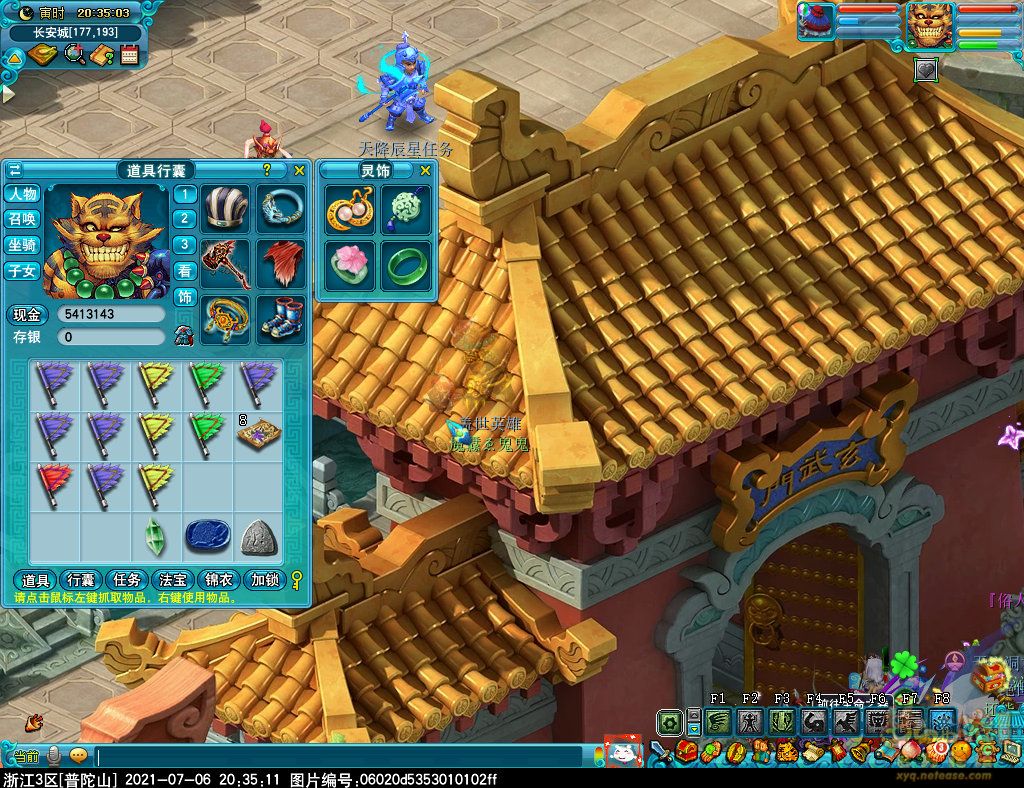Close the 道具行囊 inventory window

[299, 171]
